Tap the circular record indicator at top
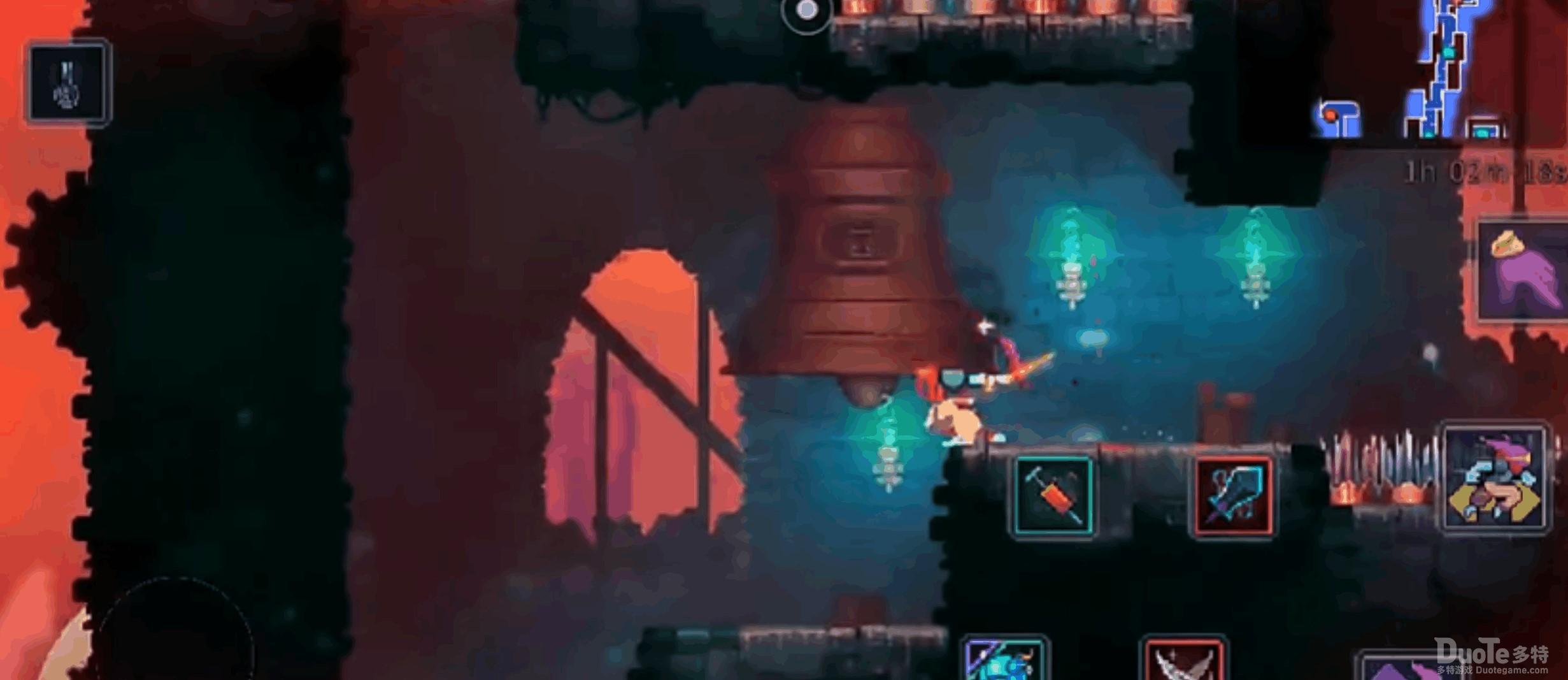This screenshot has width=1568, height=680. pyautogui.click(x=807, y=11)
